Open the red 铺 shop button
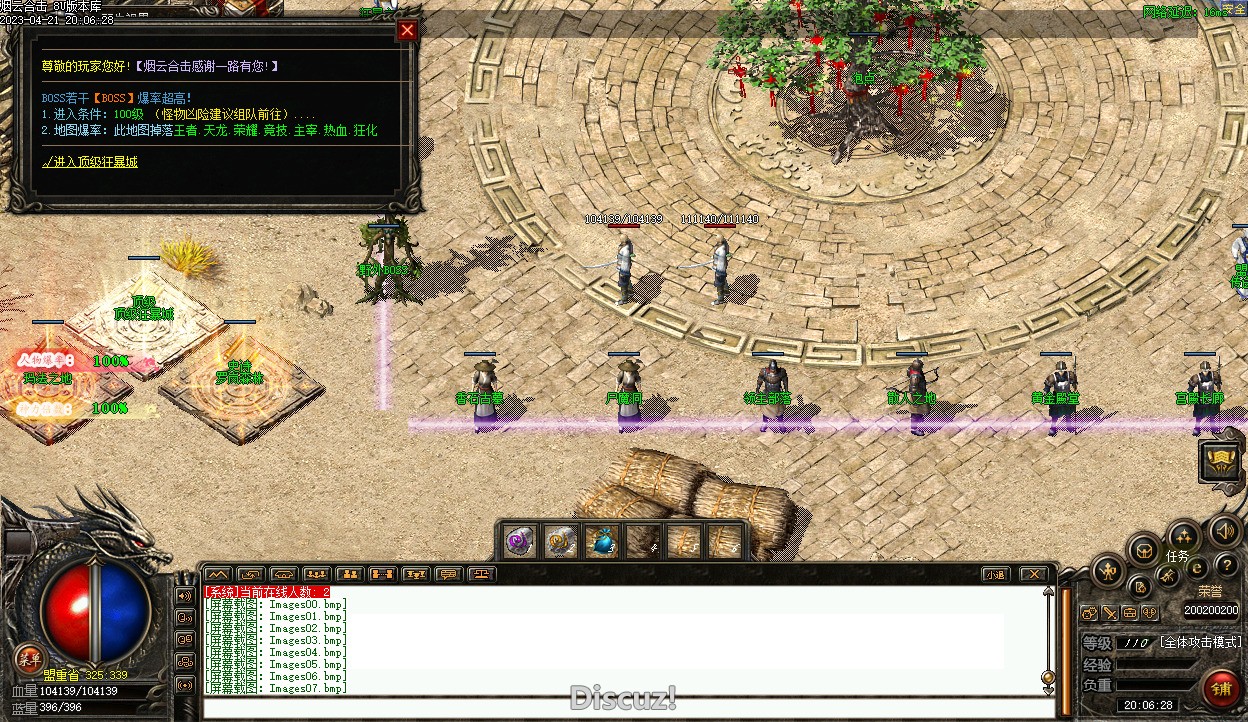This screenshot has width=1248, height=722. point(1220,688)
